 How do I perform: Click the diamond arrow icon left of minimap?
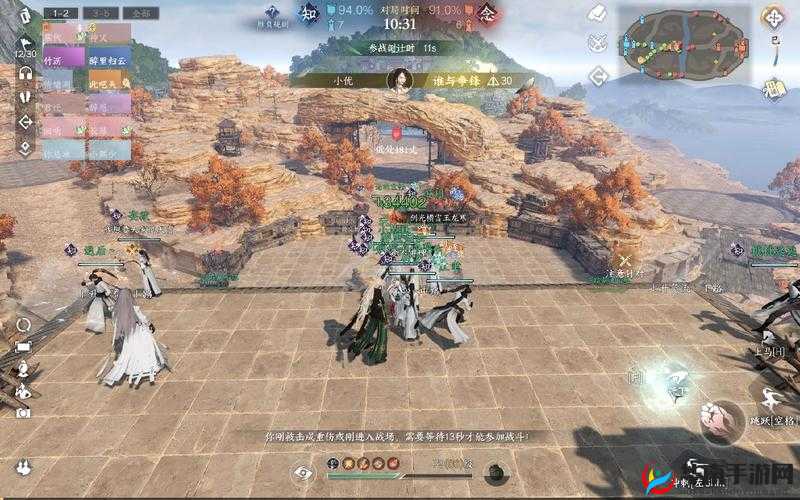tap(598, 75)
